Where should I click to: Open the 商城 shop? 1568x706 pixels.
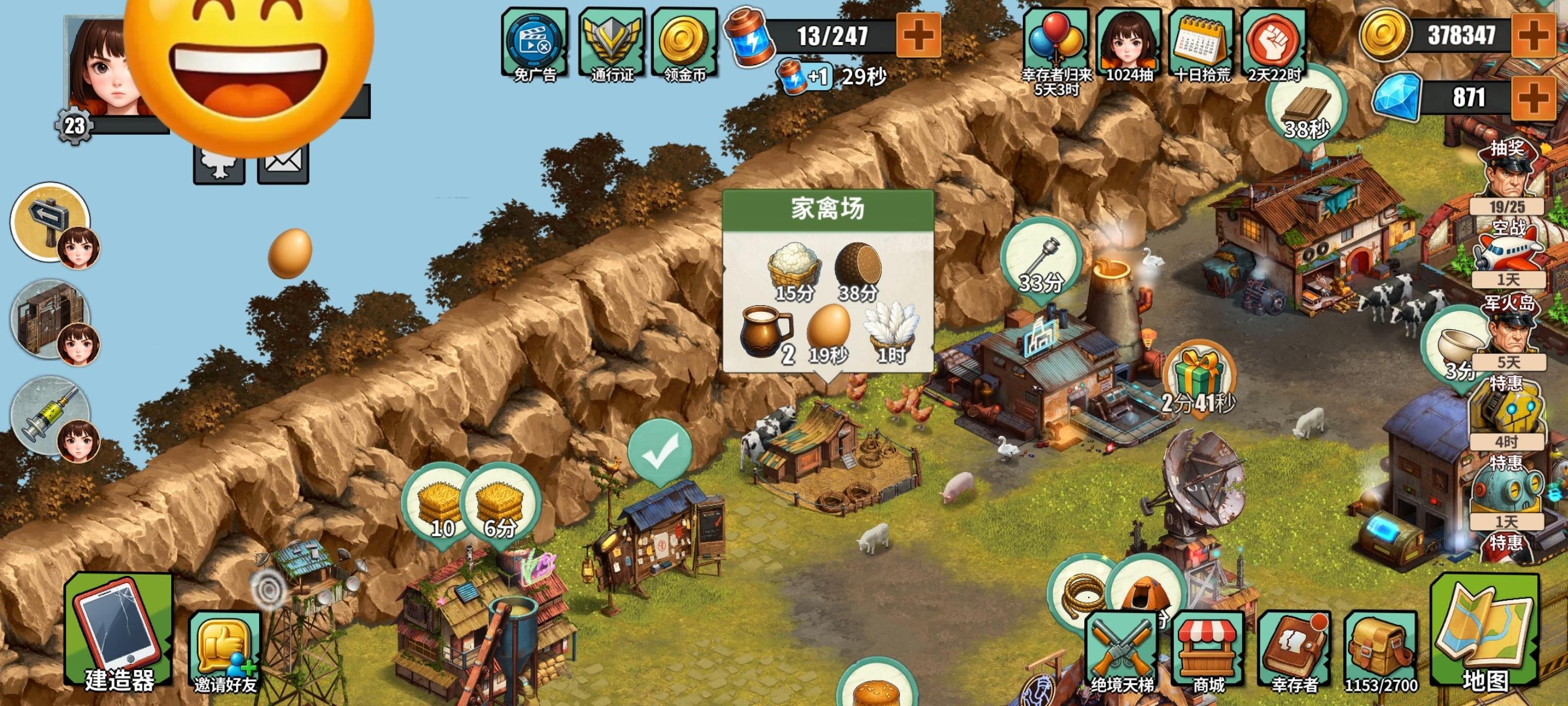(1208, 651)
